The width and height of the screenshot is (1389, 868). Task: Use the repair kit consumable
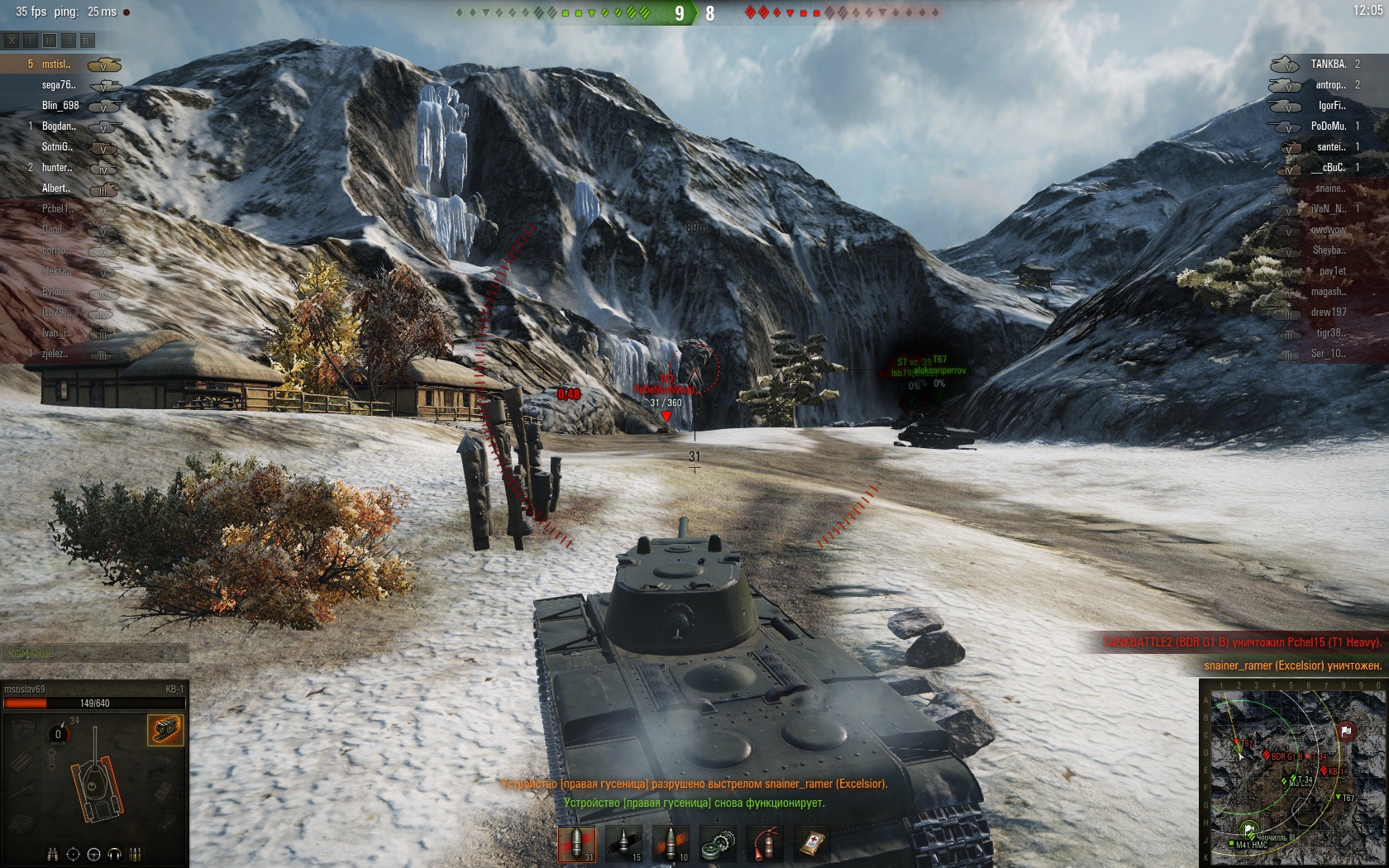(x=718, y=843)
